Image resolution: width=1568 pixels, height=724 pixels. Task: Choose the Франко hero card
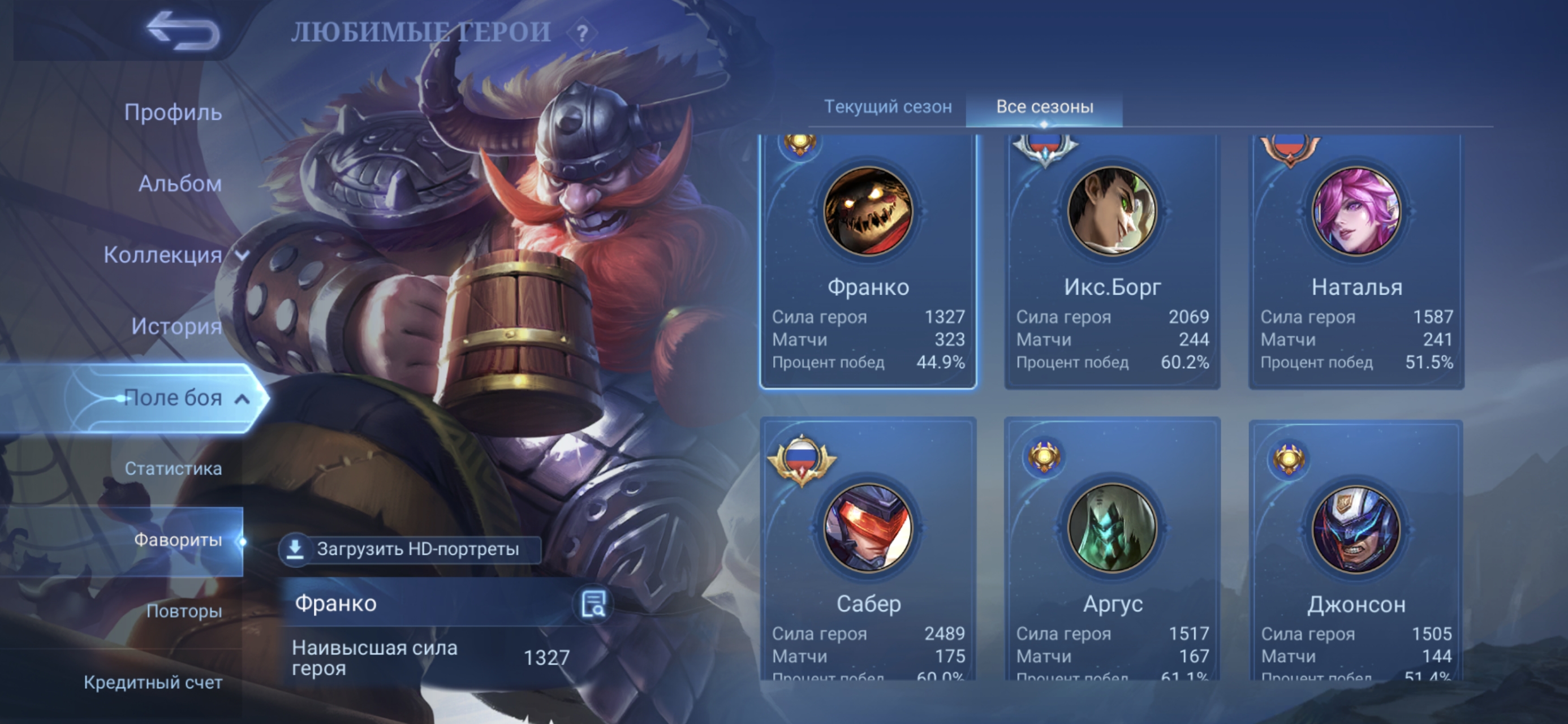click(868, 262)
